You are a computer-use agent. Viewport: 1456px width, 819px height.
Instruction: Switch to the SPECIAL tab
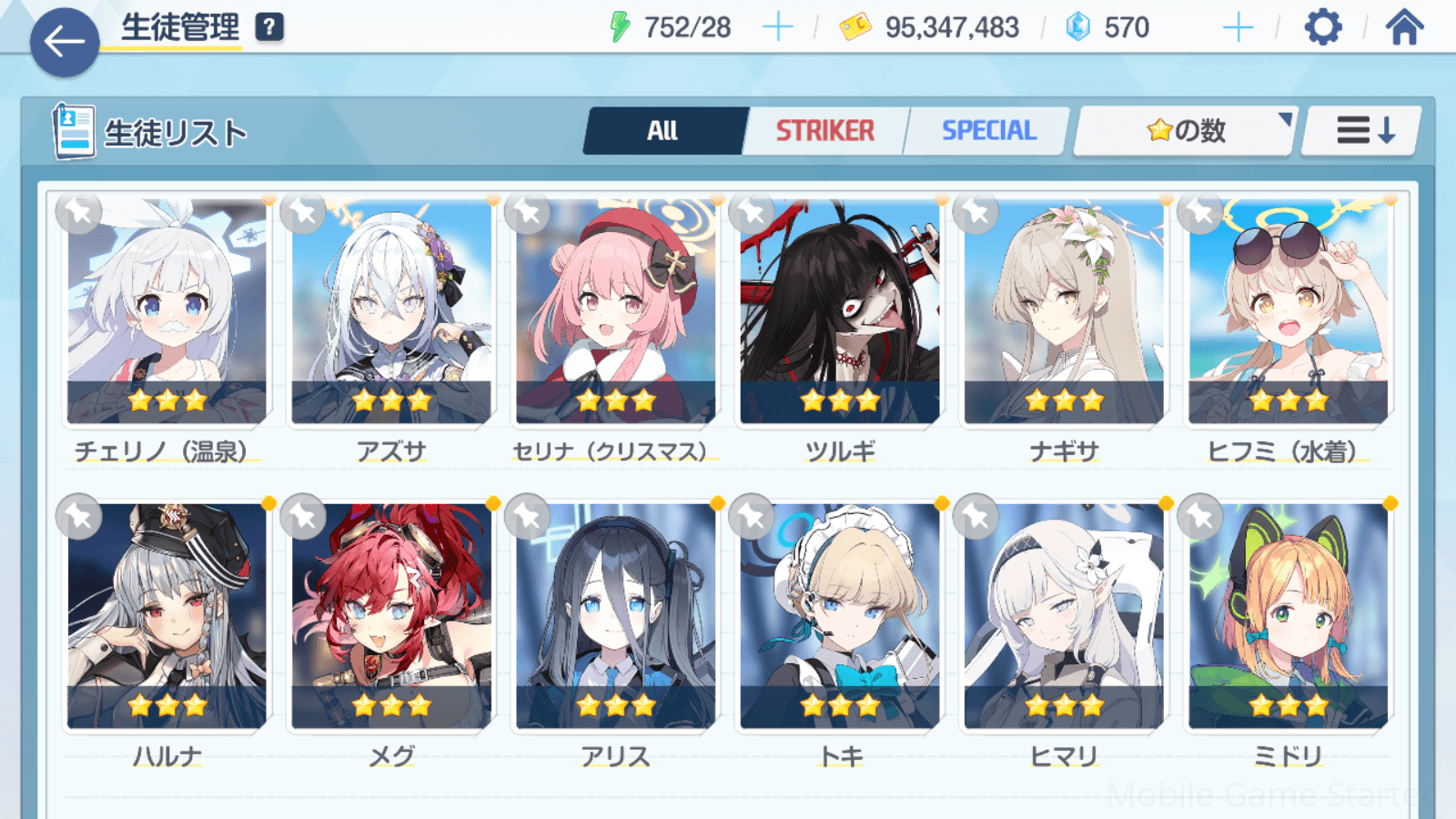coord(988,131)
